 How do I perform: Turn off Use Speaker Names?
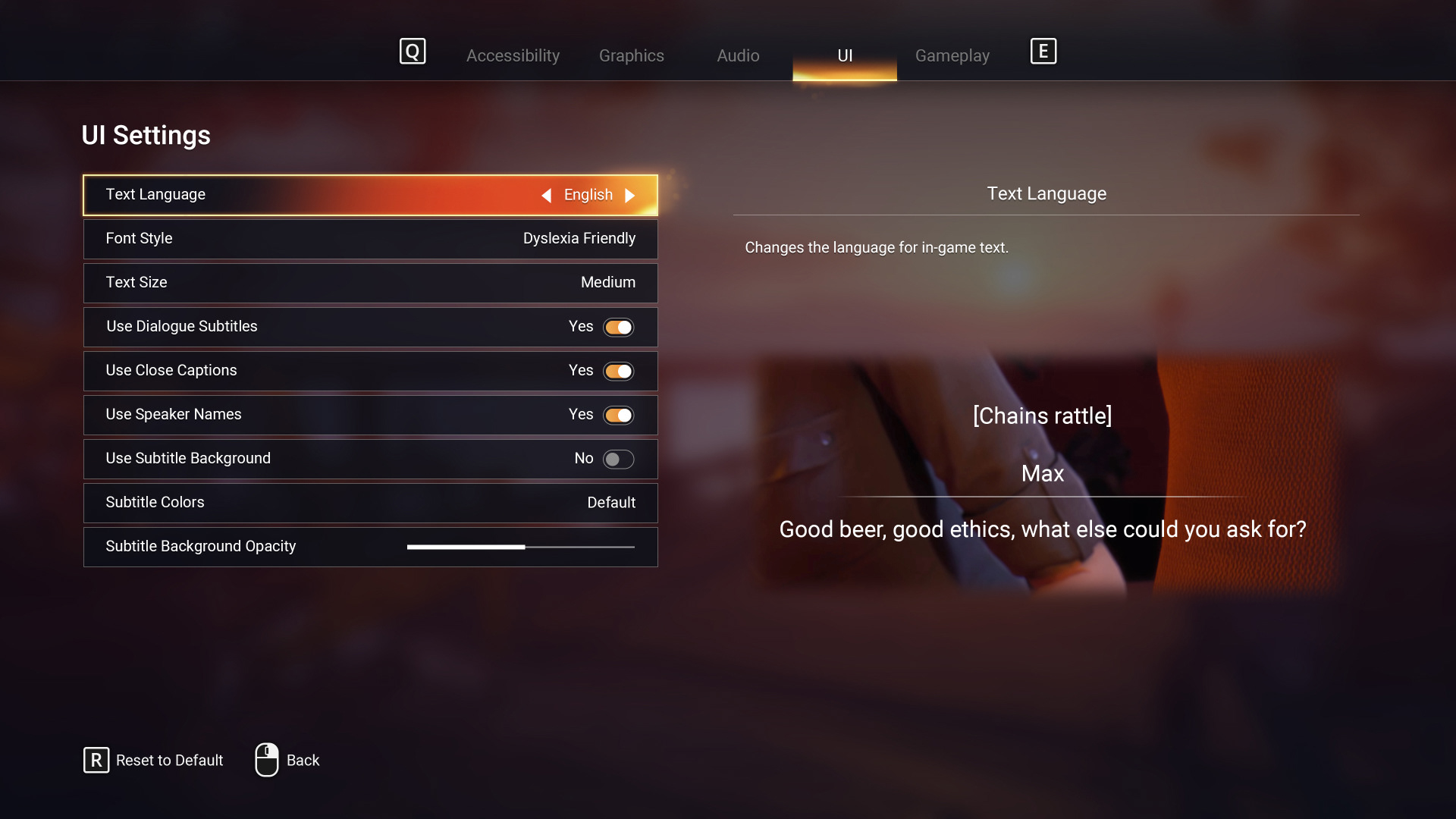618,415
